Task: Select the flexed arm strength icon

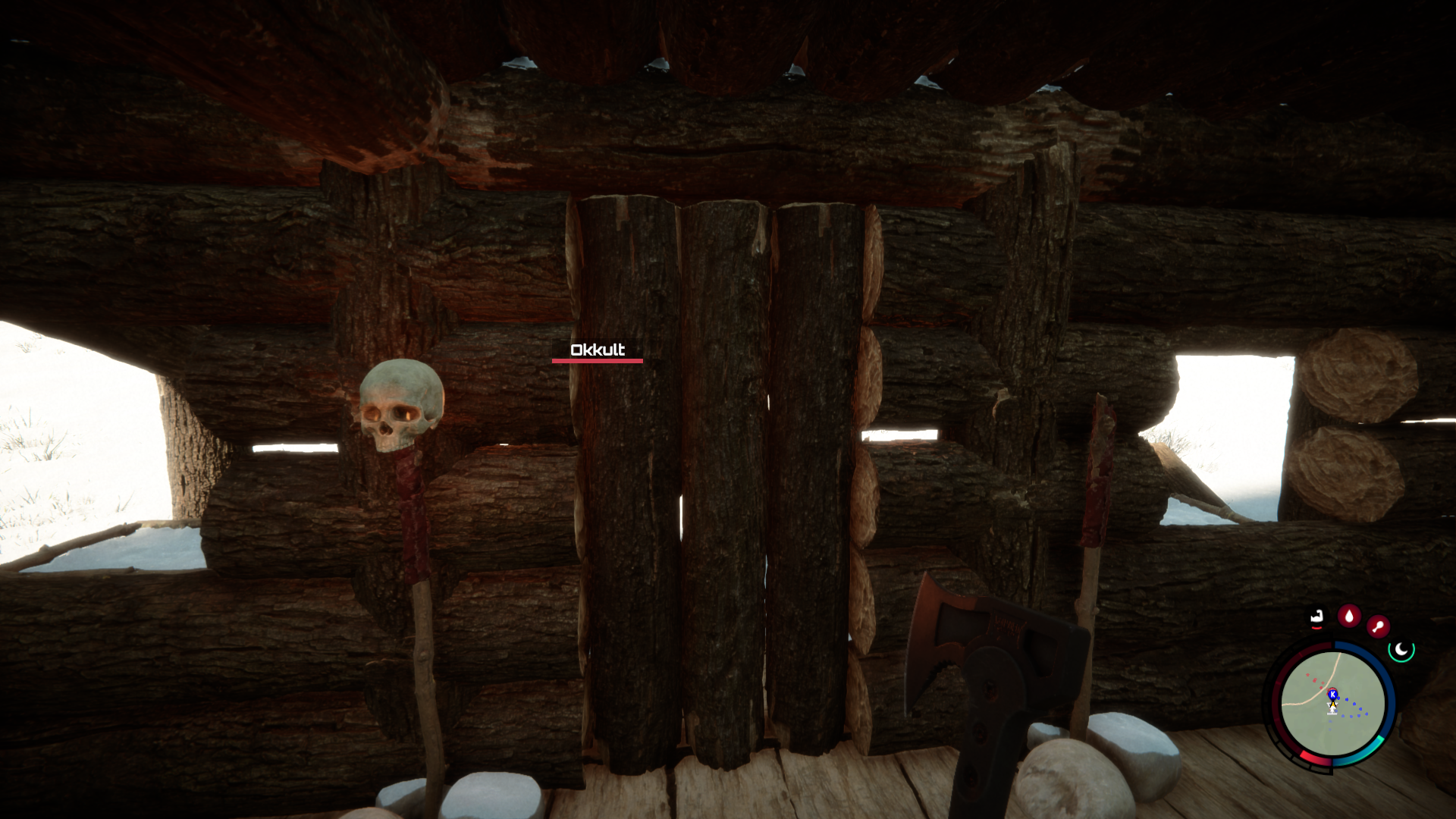Action: click(1317, 617)
